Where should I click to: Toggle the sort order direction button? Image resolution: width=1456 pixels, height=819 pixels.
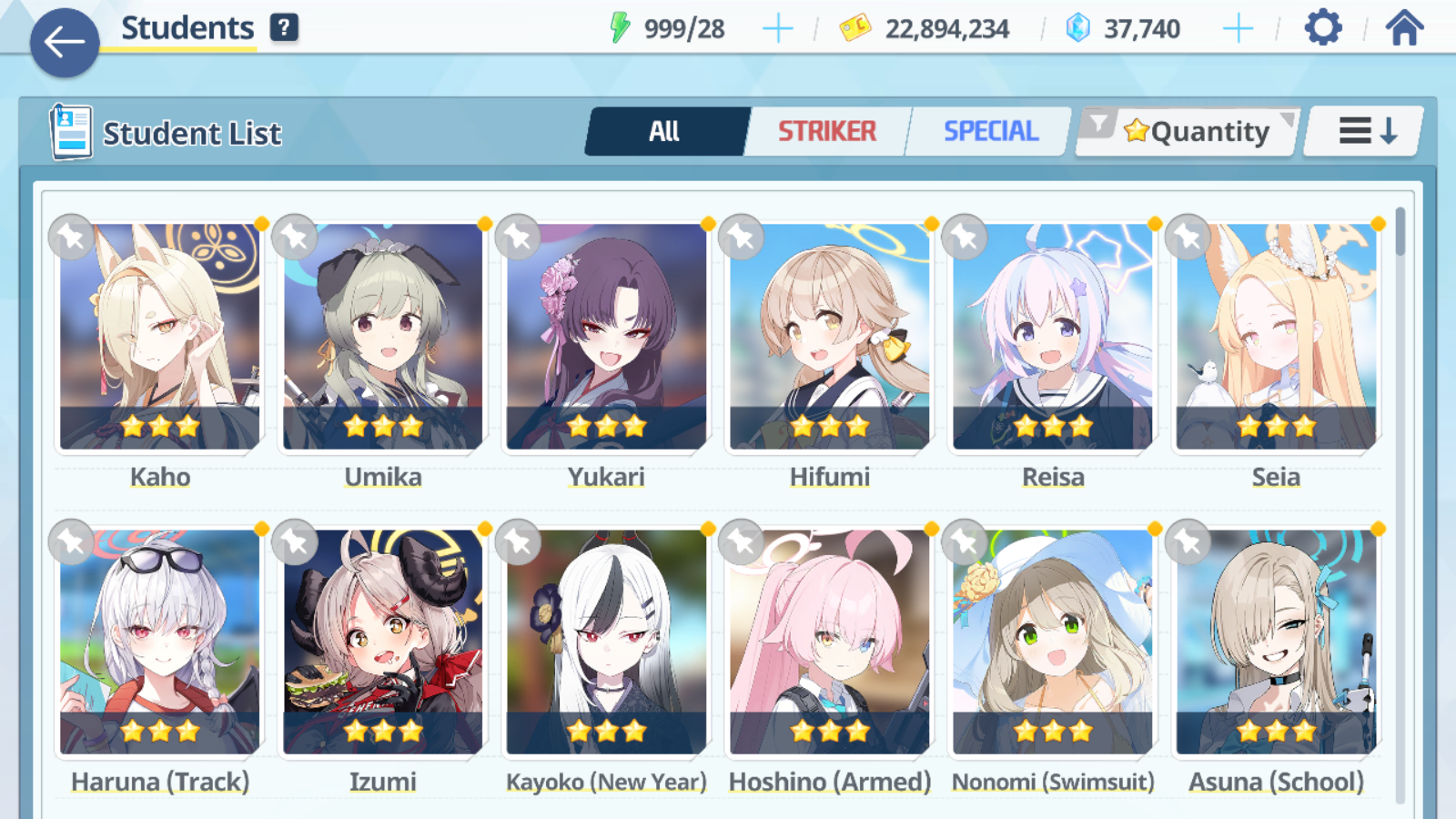pos(1366,131)
